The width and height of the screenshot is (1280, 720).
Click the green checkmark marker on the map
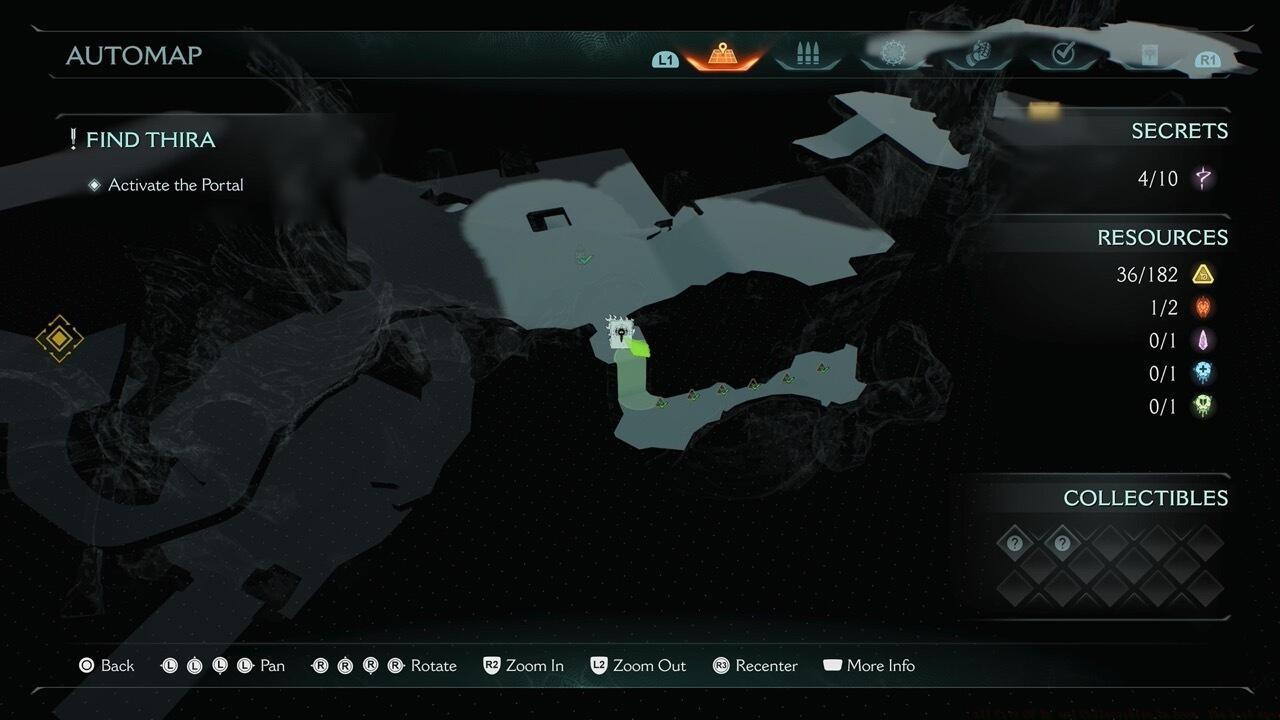point(585,259)
